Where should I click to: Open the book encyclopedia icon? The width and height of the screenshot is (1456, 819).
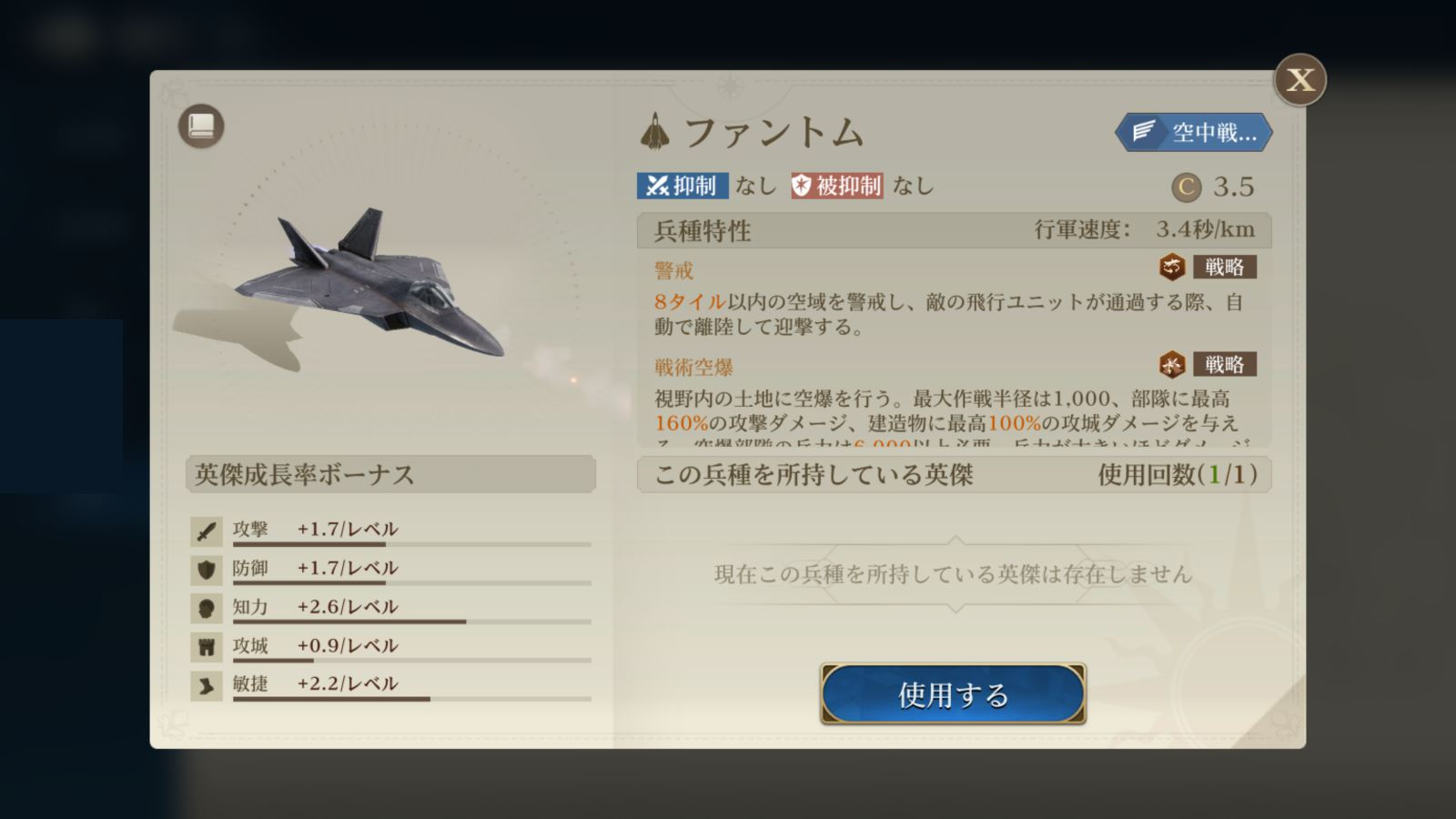coord(201,126)
